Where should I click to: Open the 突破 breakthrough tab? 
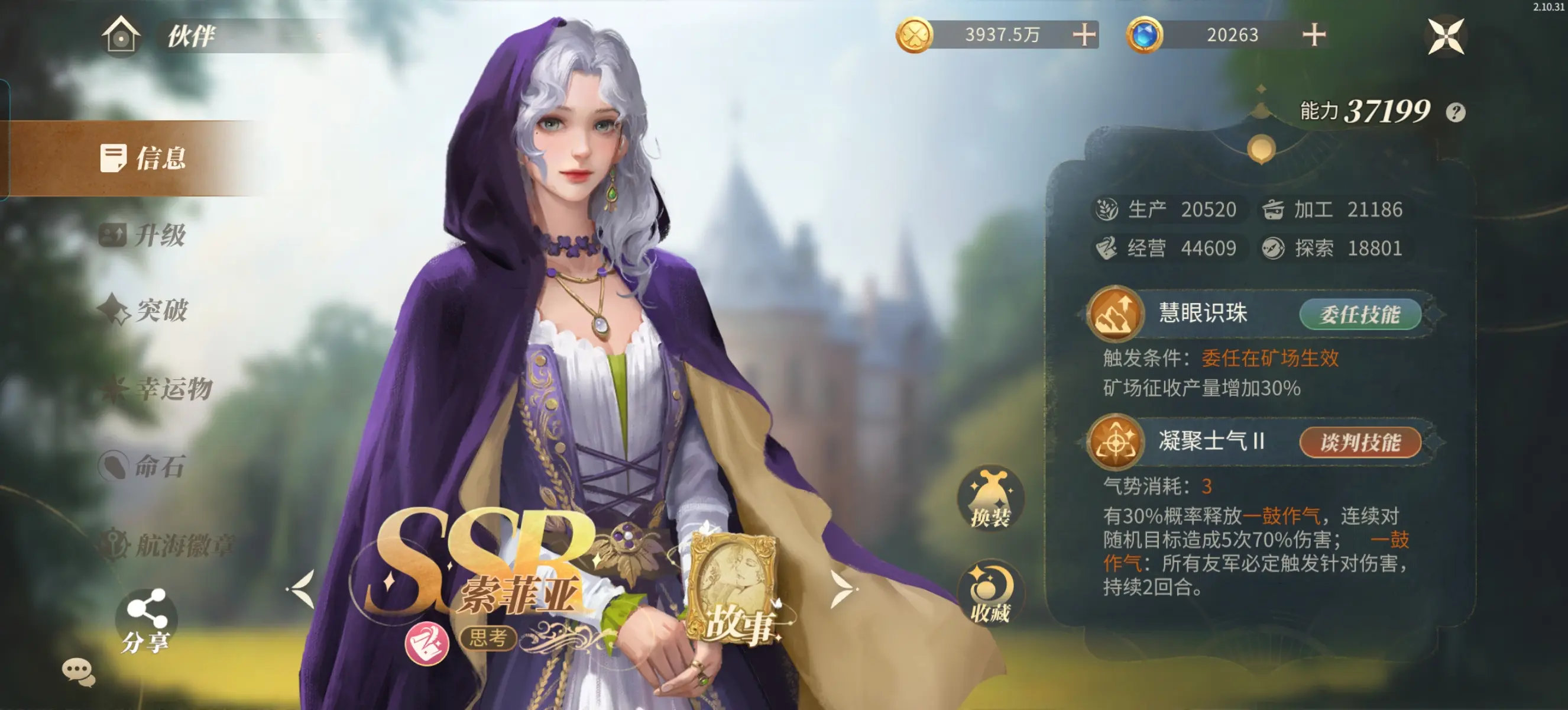coord(145,311)
